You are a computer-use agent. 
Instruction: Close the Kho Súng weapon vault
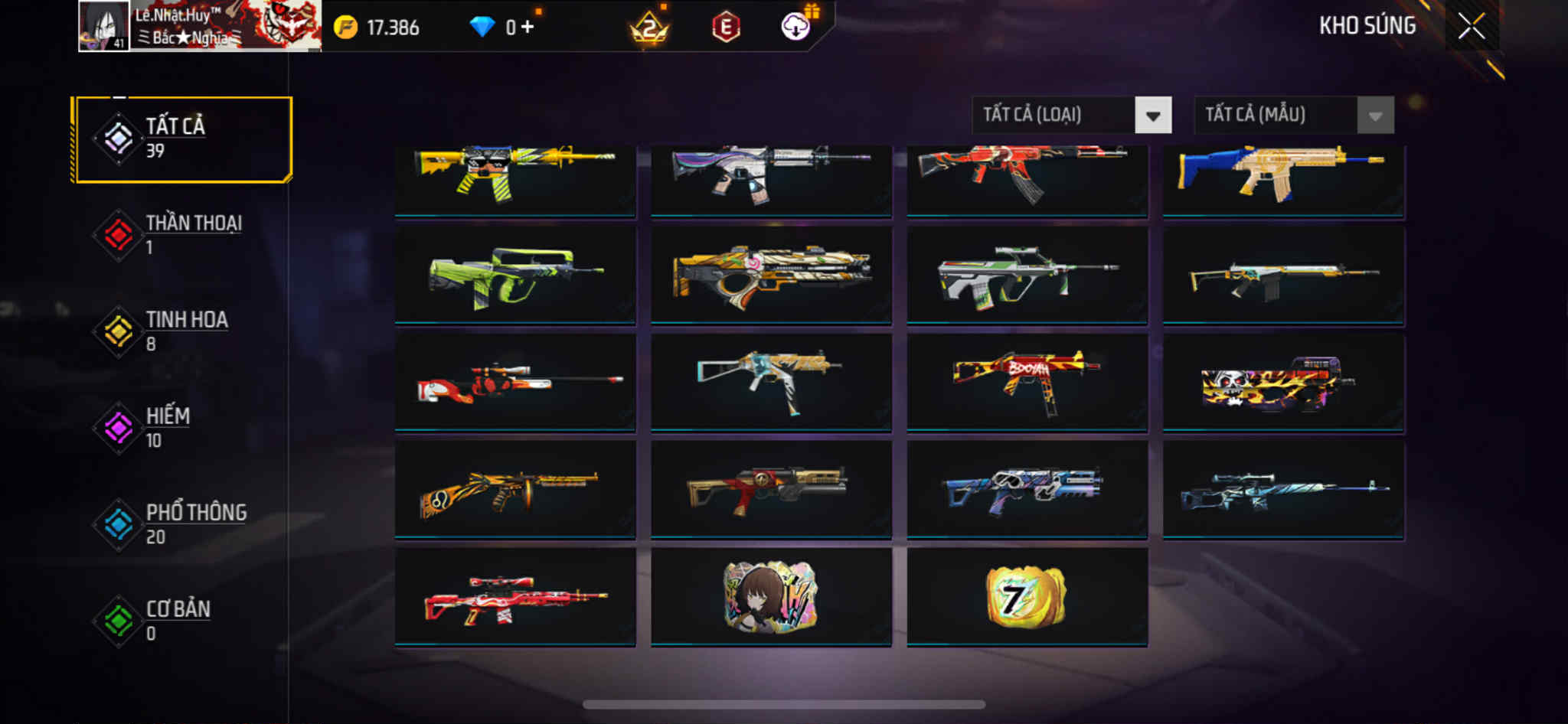pyautogui.click(x=1471, y=27)
